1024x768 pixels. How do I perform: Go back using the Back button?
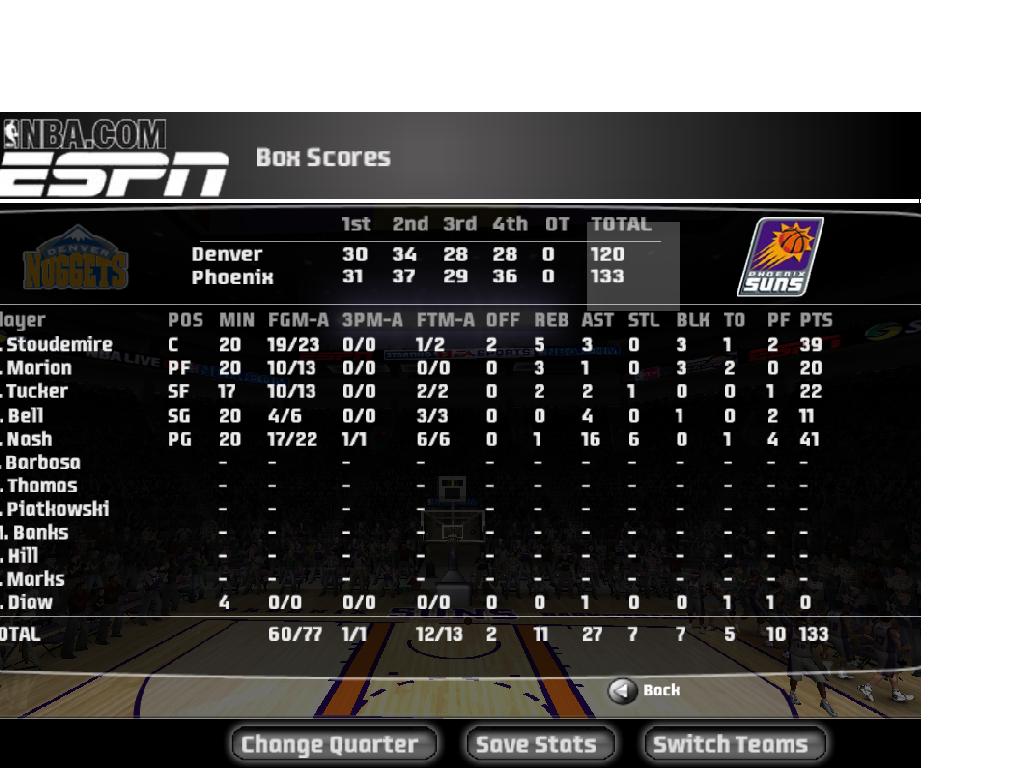coord(645,690)
